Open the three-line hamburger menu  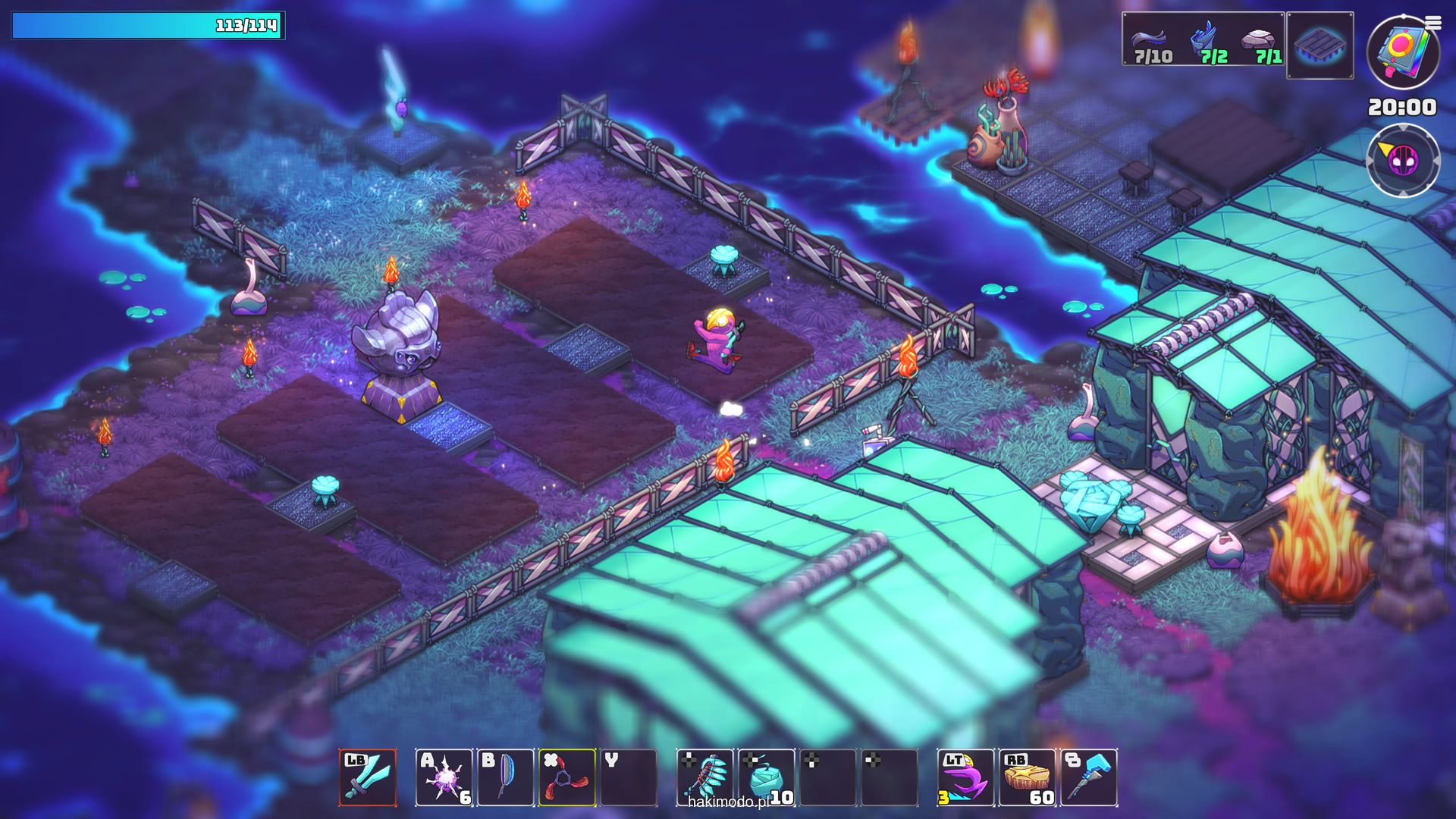pyautogui.click(x=1432, y=24)
